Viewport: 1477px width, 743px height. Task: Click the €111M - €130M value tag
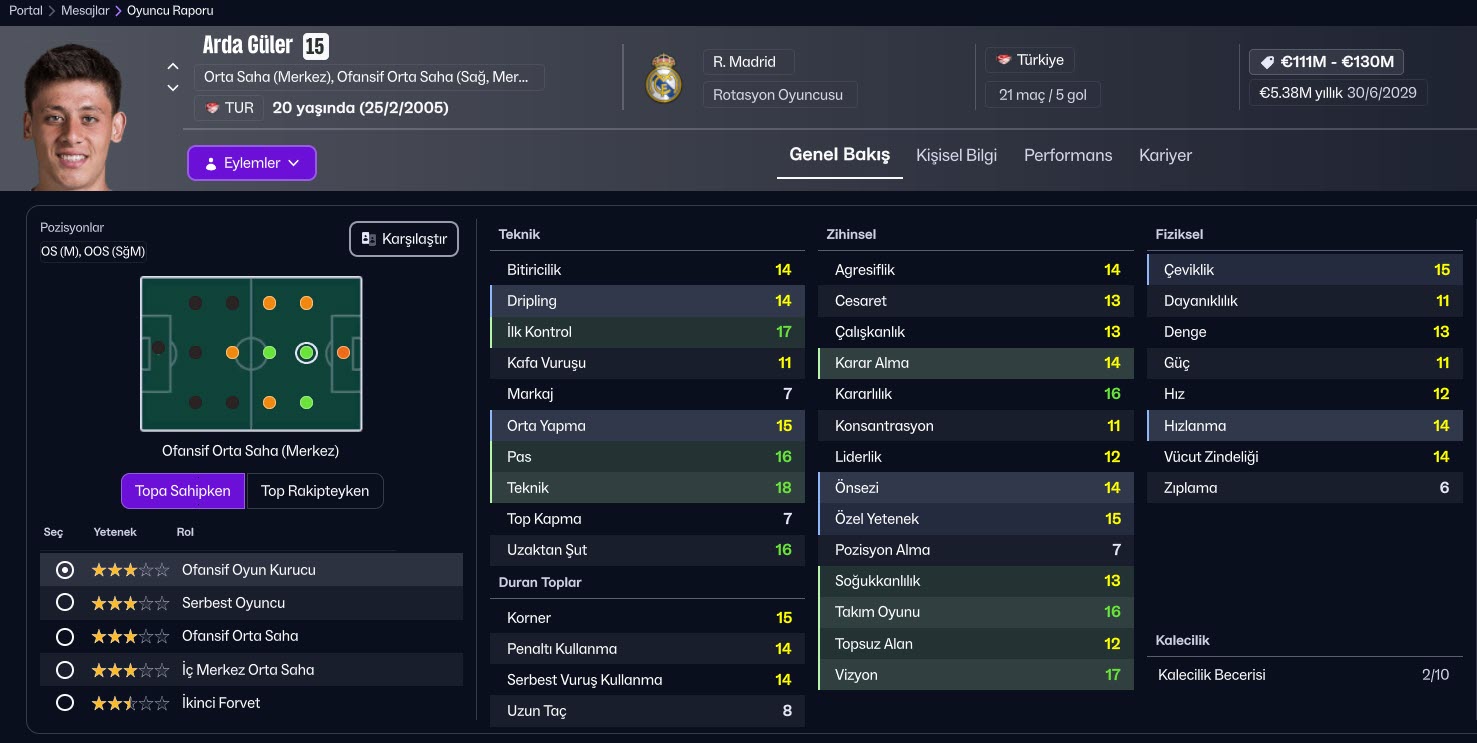[1326, 62]
